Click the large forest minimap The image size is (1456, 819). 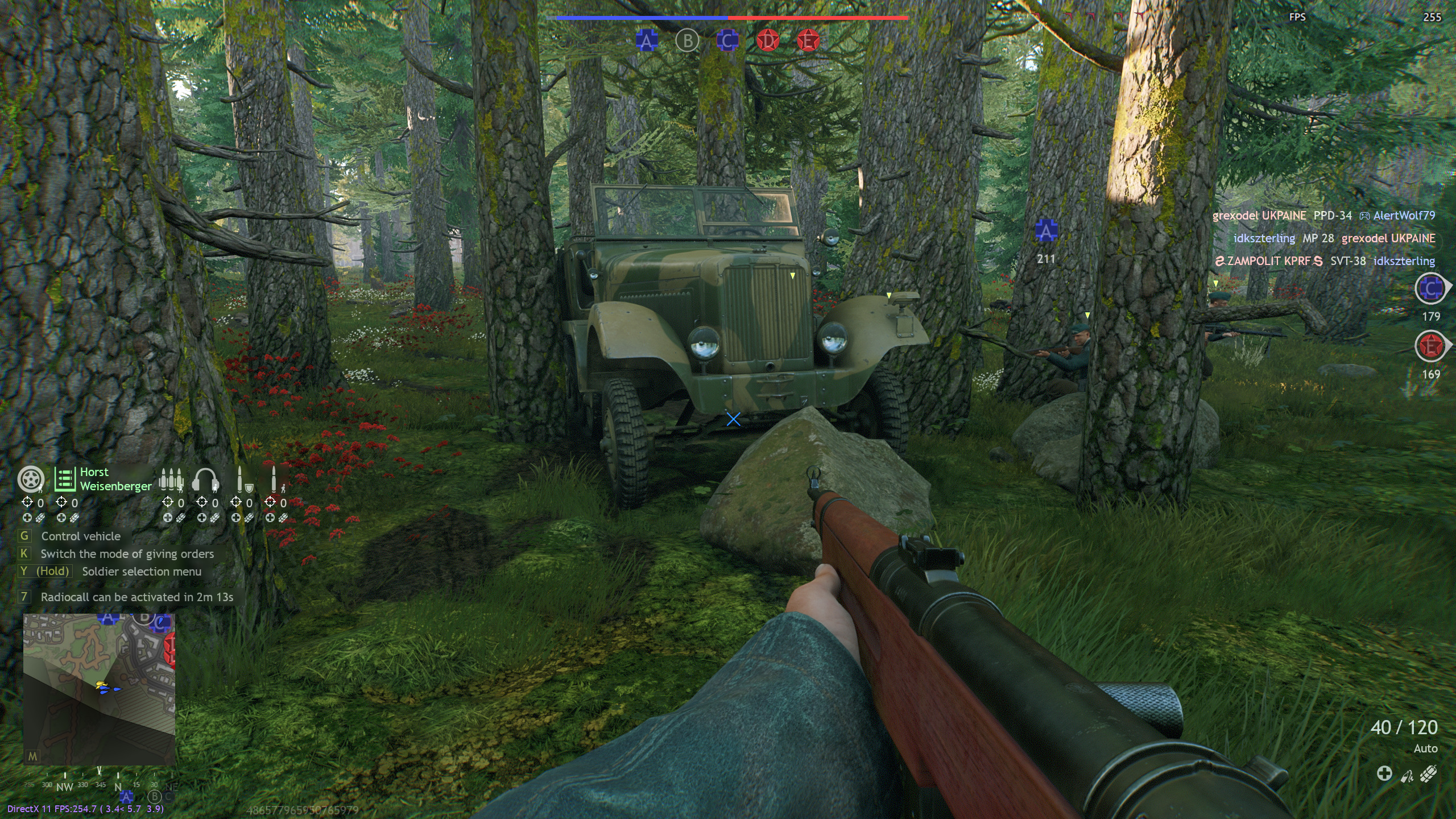pos(99,689)
